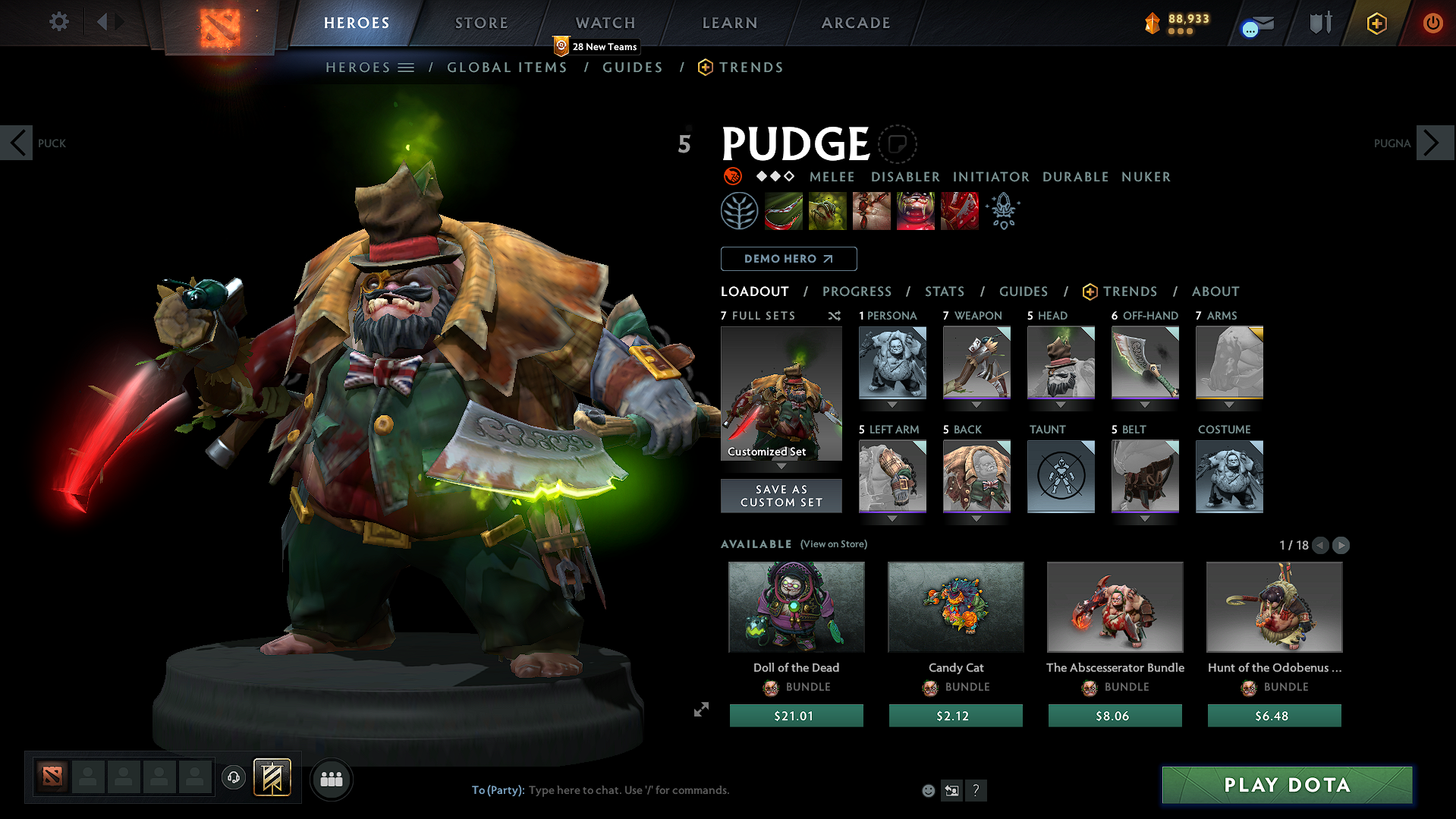Open the settings gear icon

(59, 22)
